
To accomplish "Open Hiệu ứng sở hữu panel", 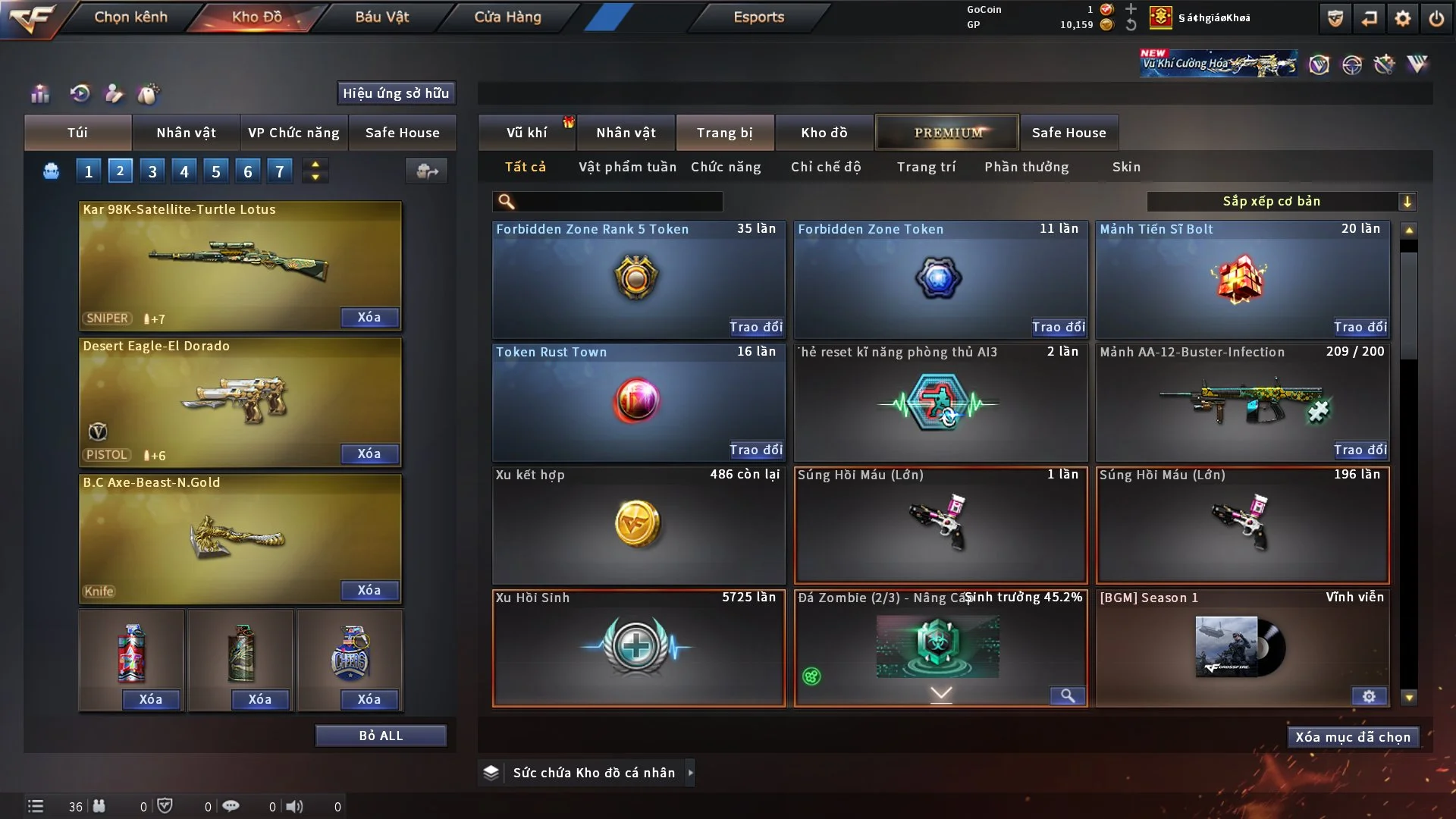I will click(x=396, y=93).
